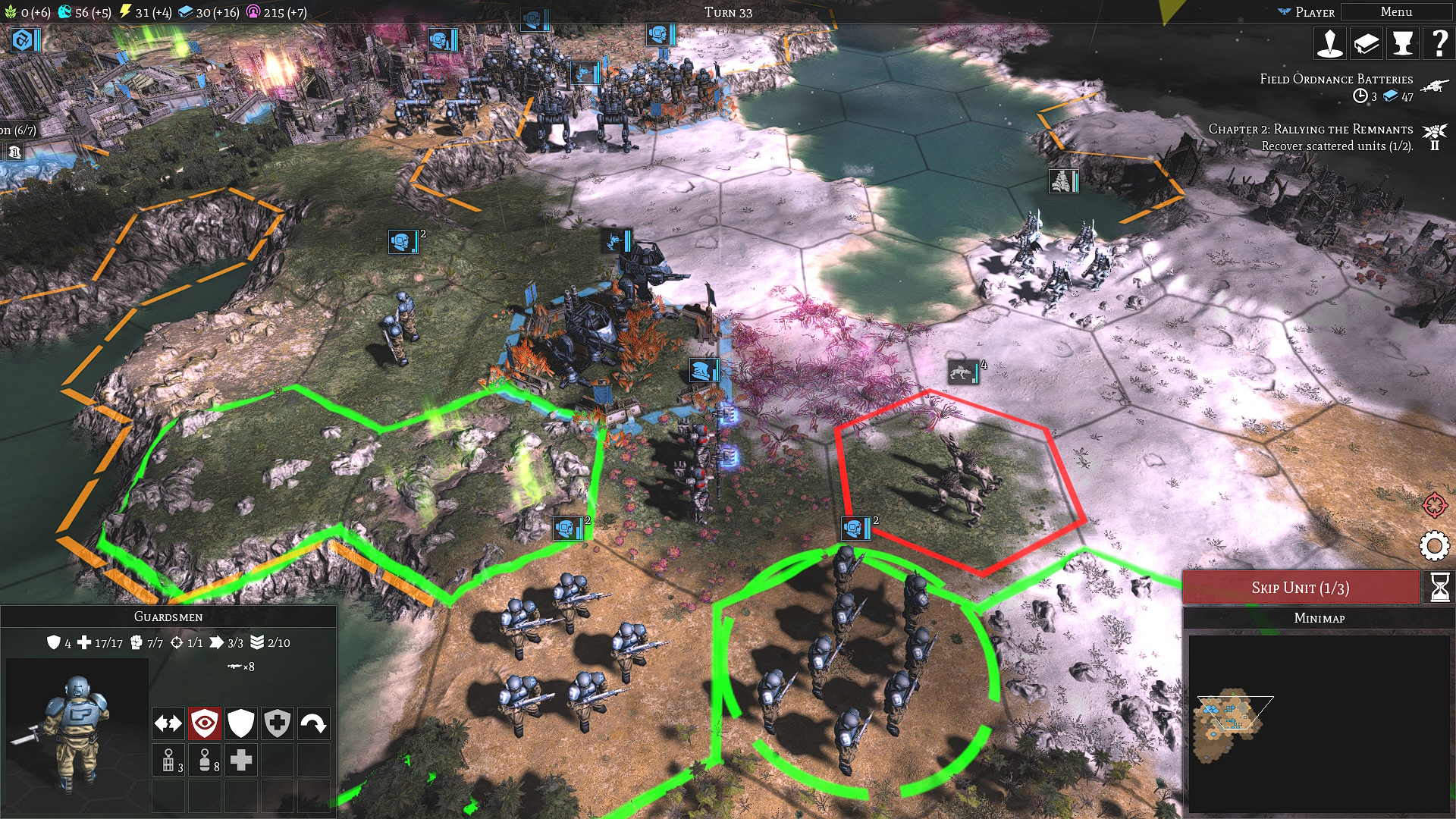Toggle the red eye overwatch action
This screenshot has height=819, width=1456.
[205, 723]
